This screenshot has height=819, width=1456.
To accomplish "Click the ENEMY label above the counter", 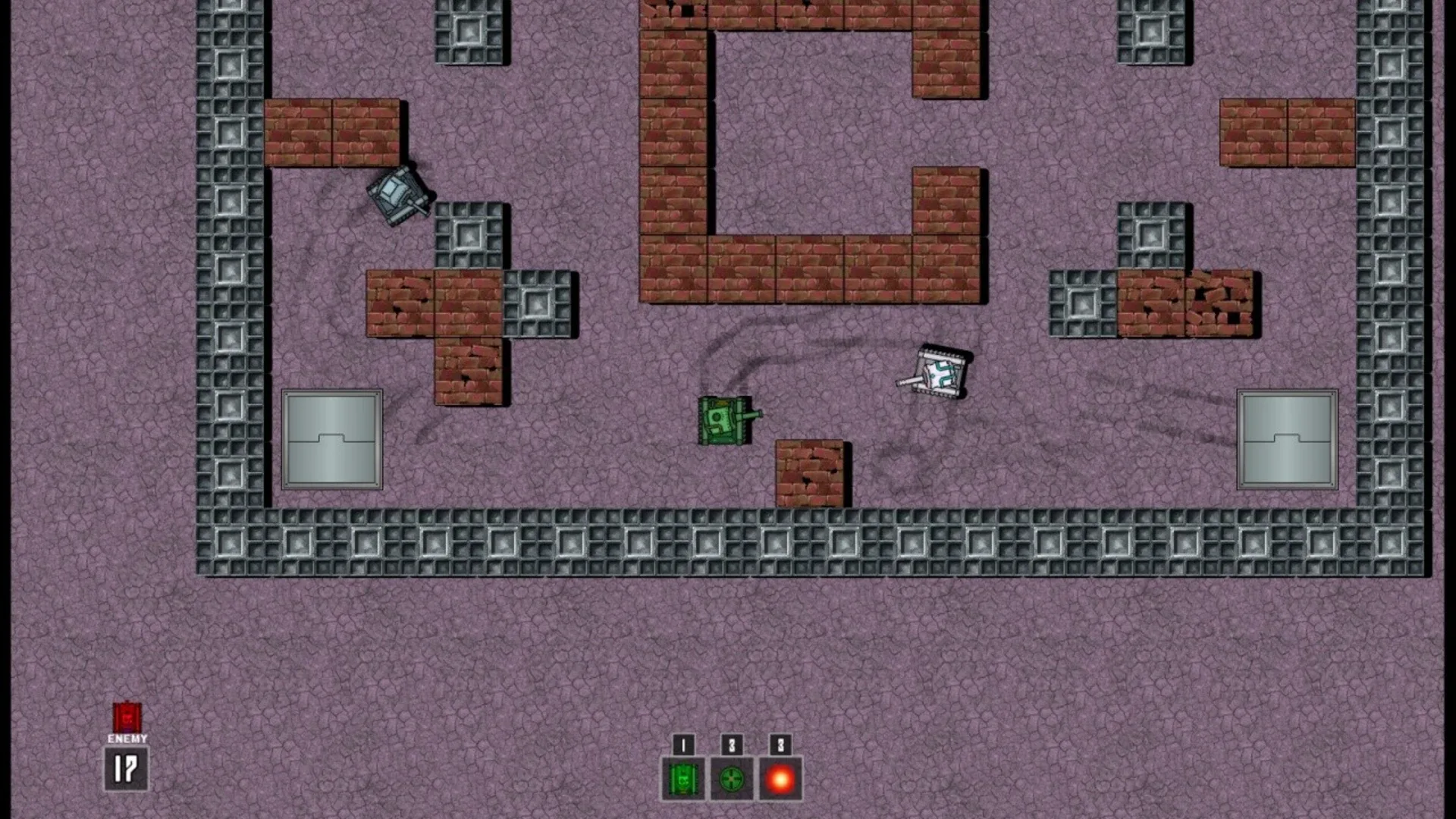I will point(126,737).
